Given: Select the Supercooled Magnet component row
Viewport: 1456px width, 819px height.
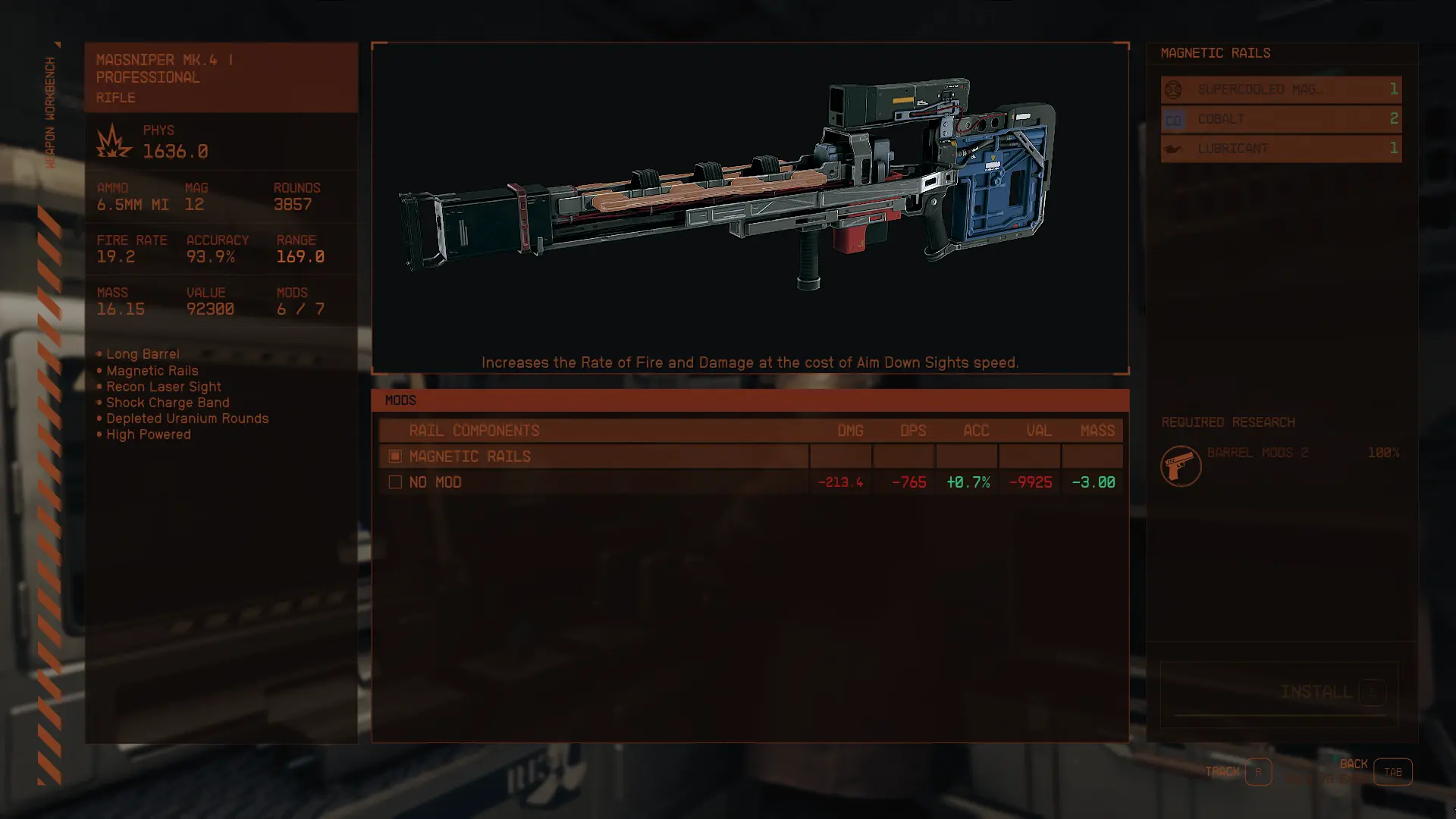Looking at the screenshot, I should coord(1280,89).
